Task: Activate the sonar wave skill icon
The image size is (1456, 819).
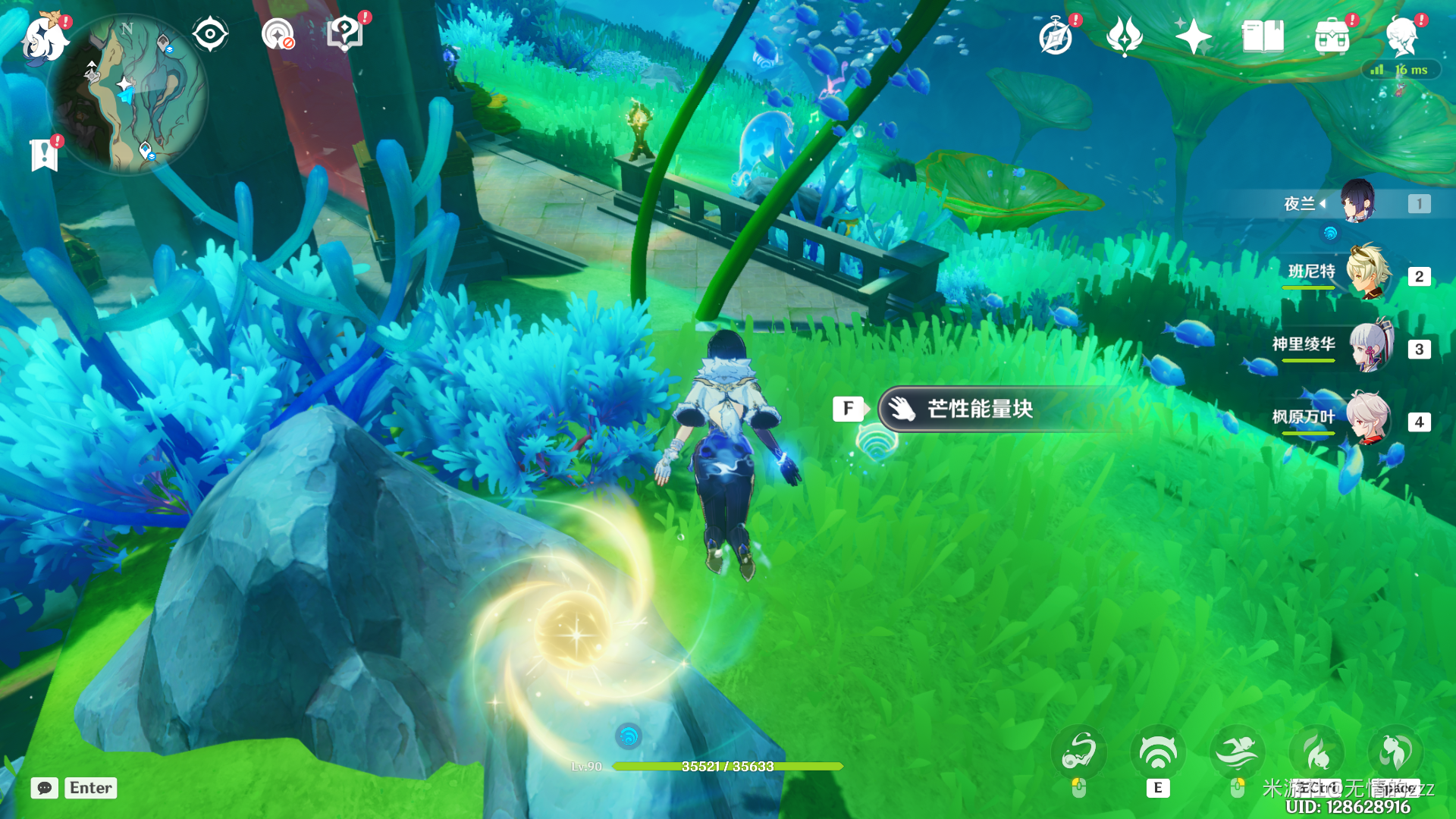Action: click(1157, 752)
